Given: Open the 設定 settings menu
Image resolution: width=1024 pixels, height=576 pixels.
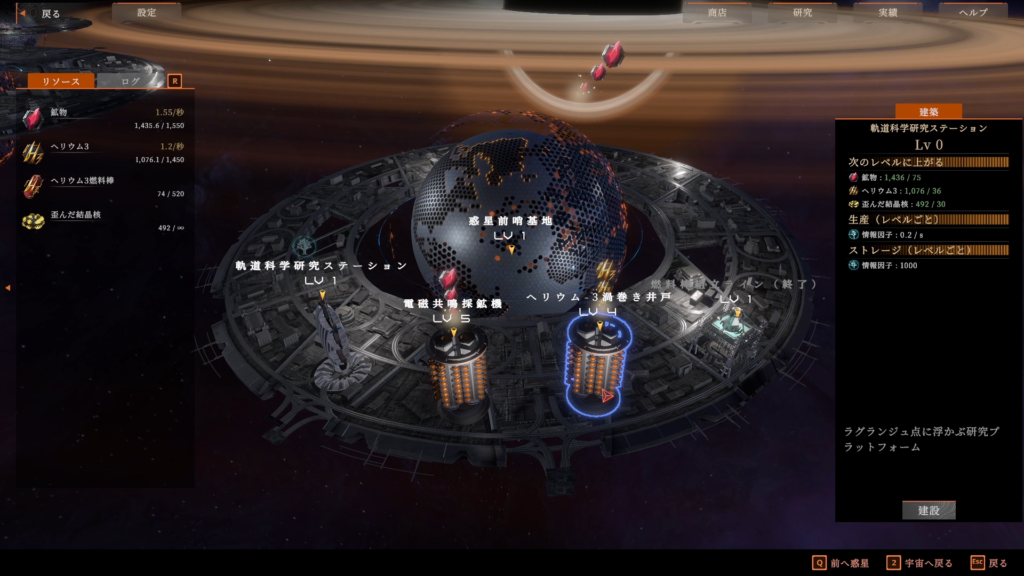Looking at the screenshot, I should click(146, 13).
